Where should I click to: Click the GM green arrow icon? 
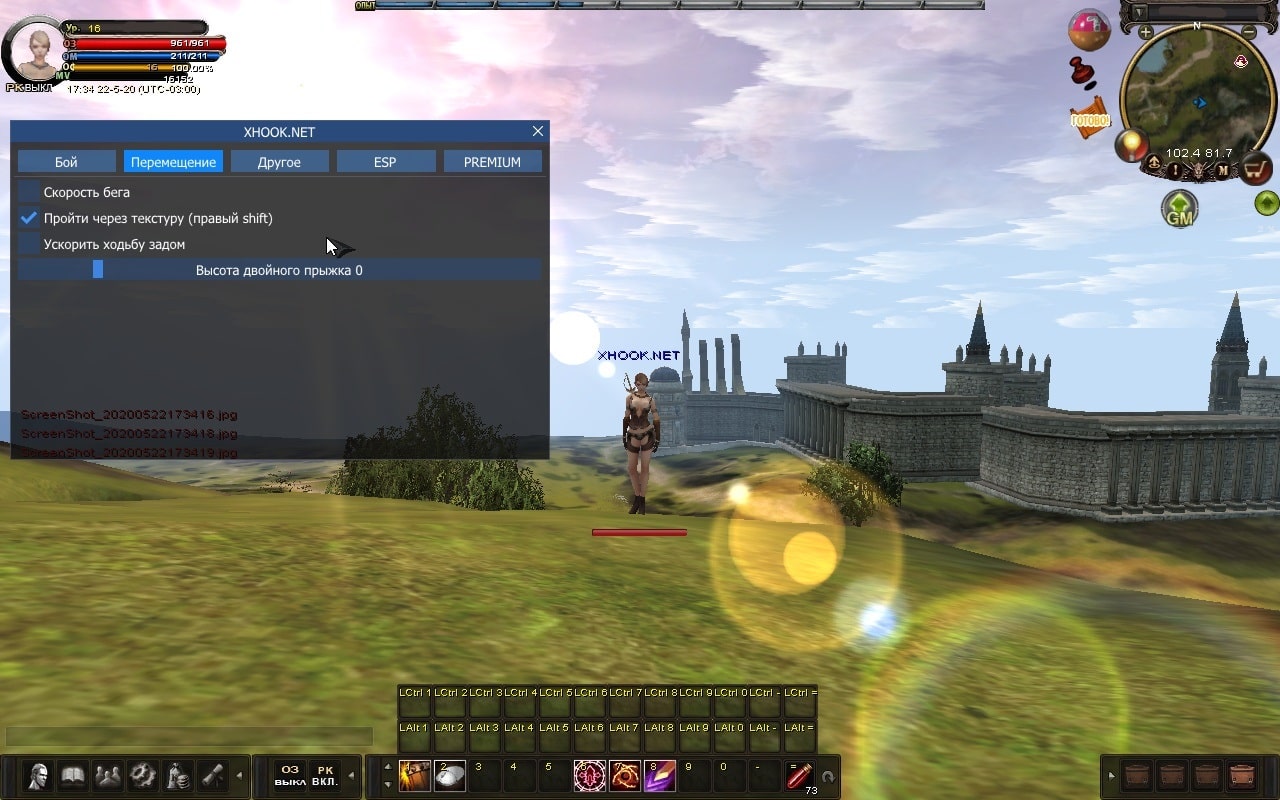(1180, 209)
